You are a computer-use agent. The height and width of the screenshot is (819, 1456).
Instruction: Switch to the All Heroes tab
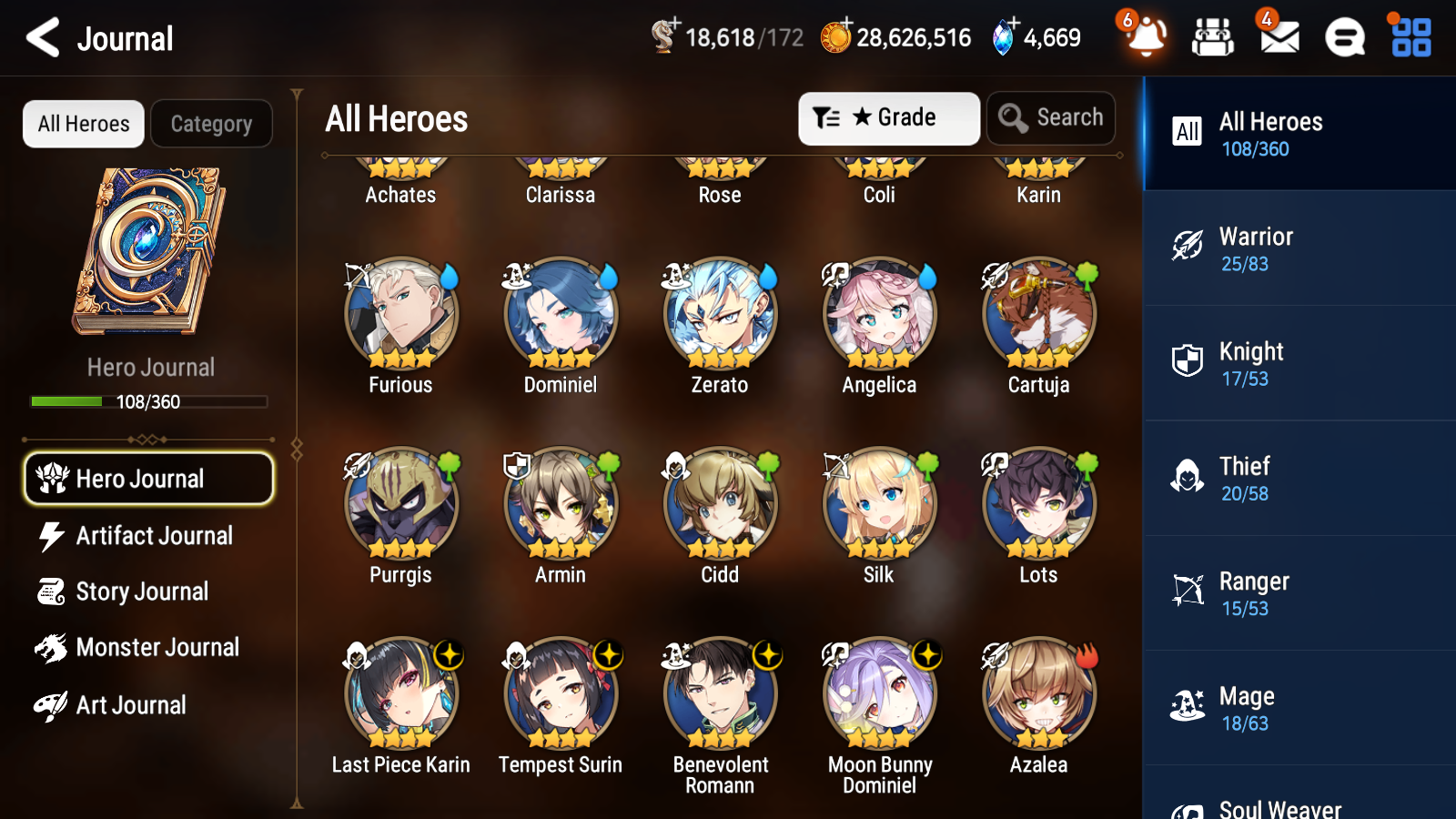(x=83, y=124)
